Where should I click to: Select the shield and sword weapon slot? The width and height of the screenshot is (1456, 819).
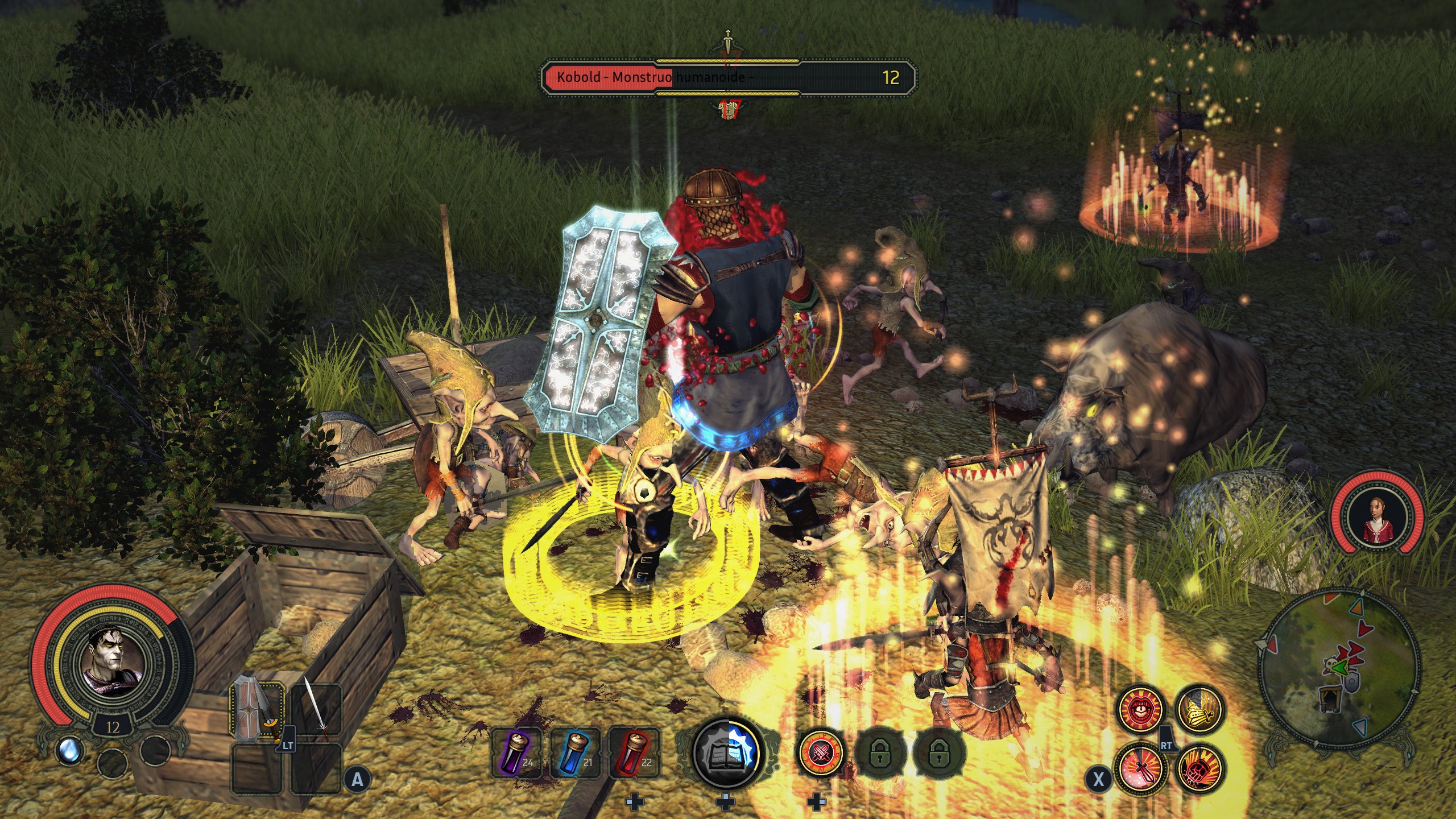[x=257, y=711]
